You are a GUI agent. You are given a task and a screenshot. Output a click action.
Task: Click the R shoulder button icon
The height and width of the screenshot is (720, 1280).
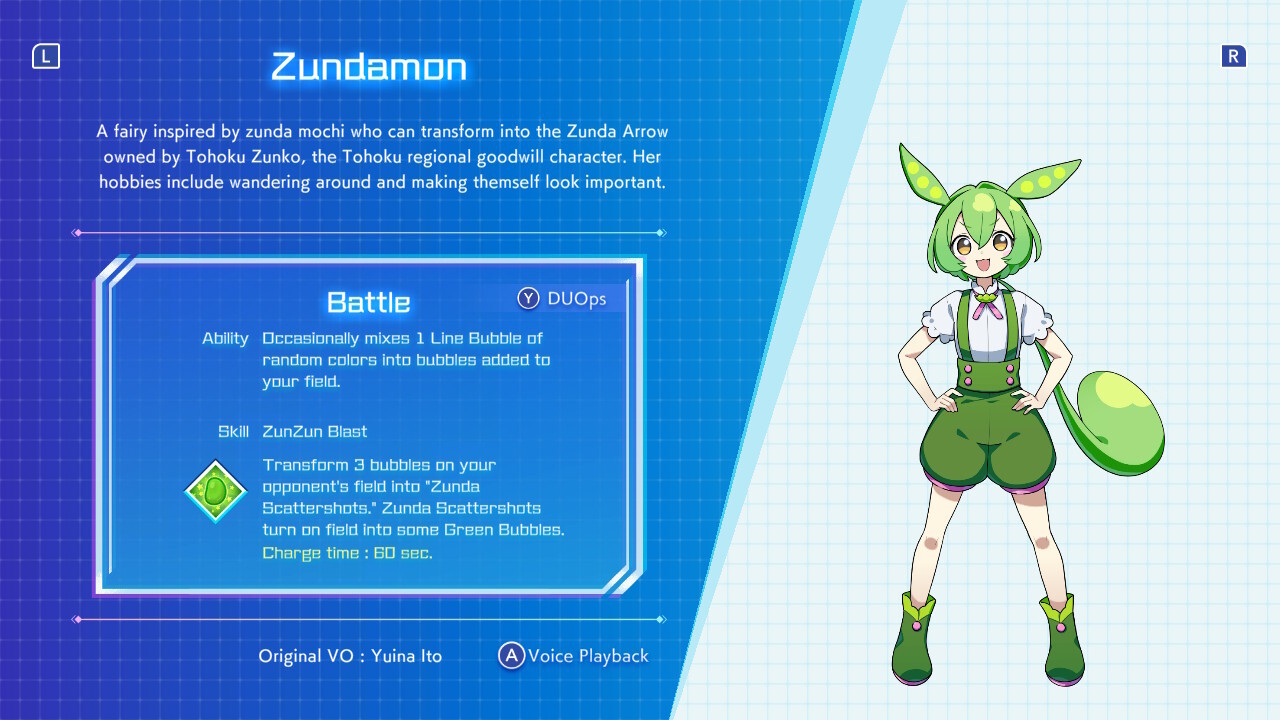(x=1234, y=56)
